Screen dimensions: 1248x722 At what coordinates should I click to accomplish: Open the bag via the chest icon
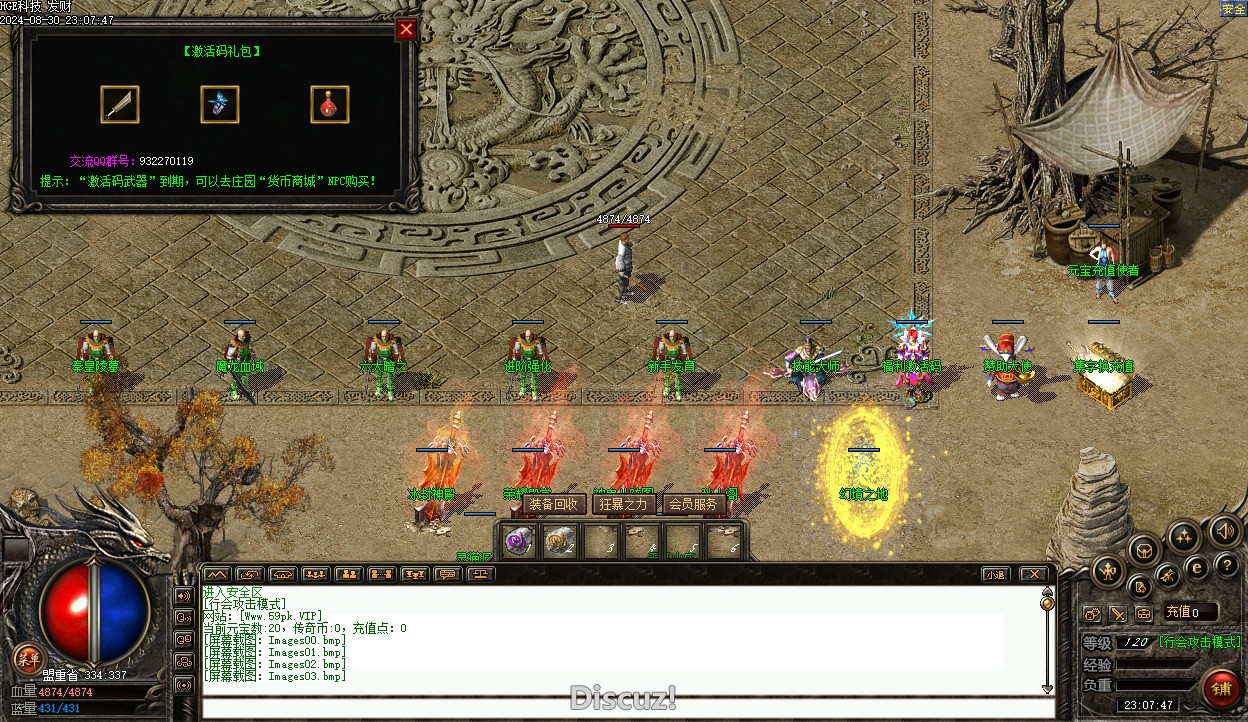pos(1145,549)
